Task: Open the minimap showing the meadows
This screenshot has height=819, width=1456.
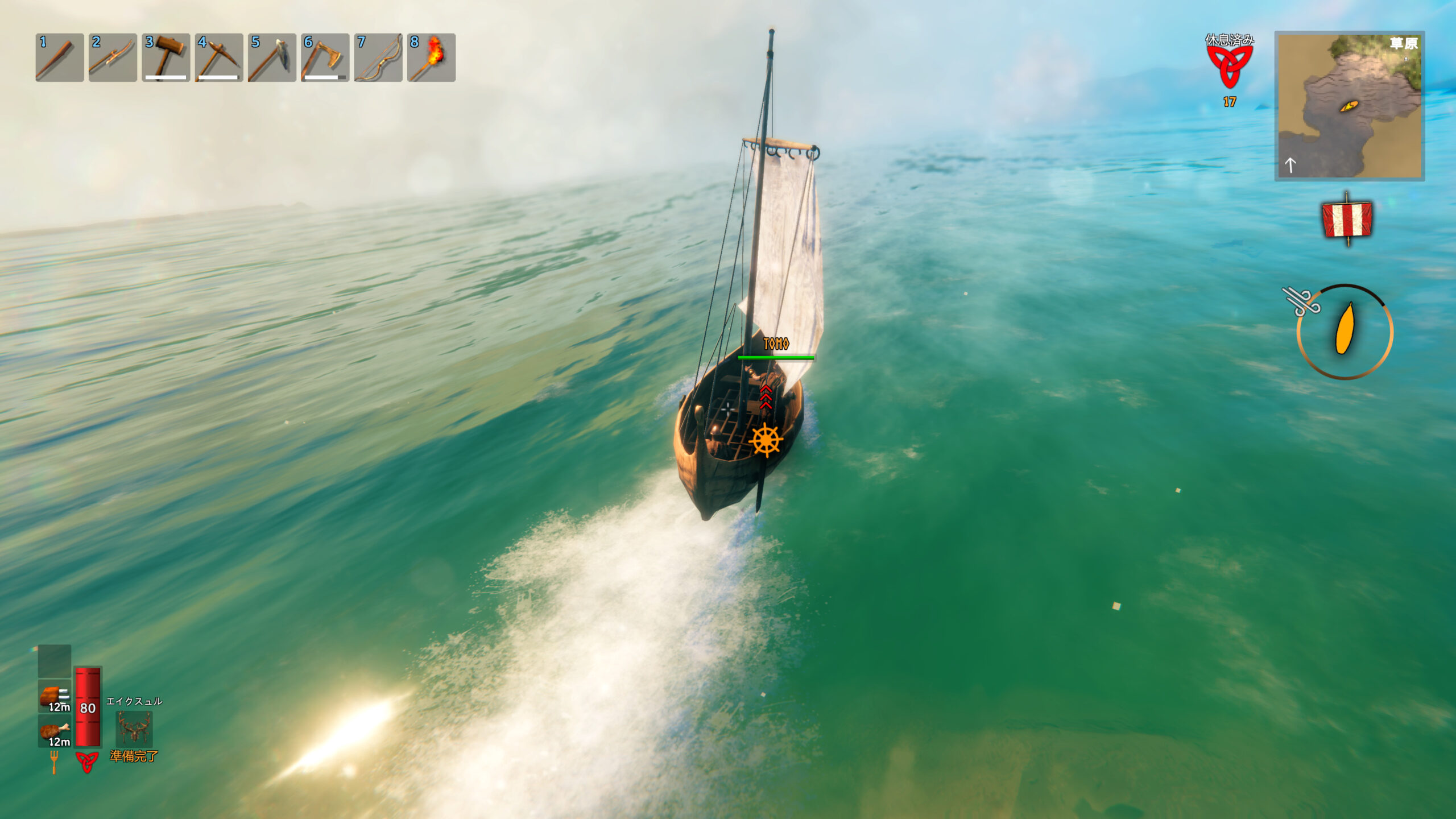Action: (1349, 106)
